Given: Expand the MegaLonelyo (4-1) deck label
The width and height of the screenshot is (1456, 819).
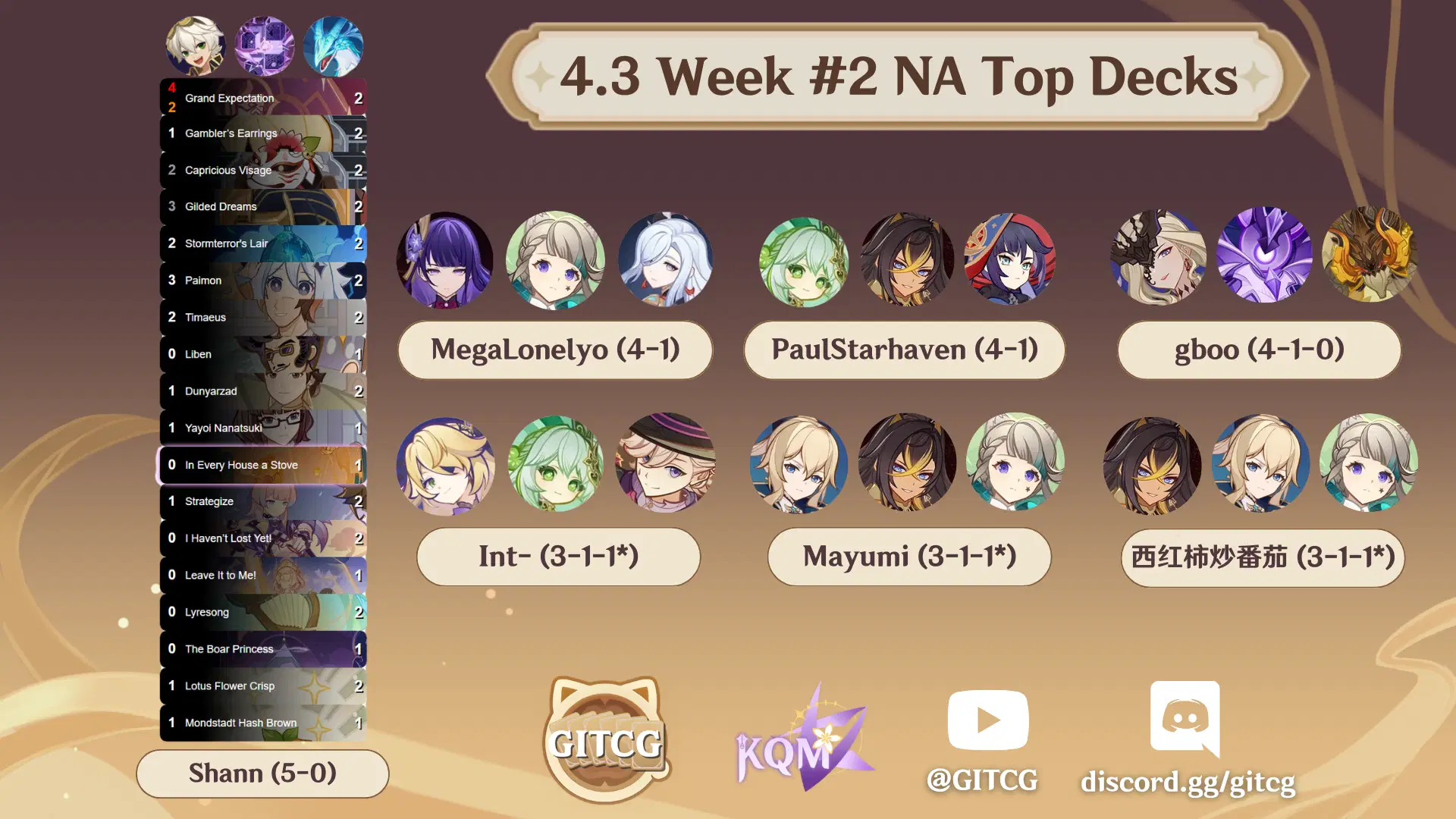Looking at the screenshot, I should [x=555, y=350].
